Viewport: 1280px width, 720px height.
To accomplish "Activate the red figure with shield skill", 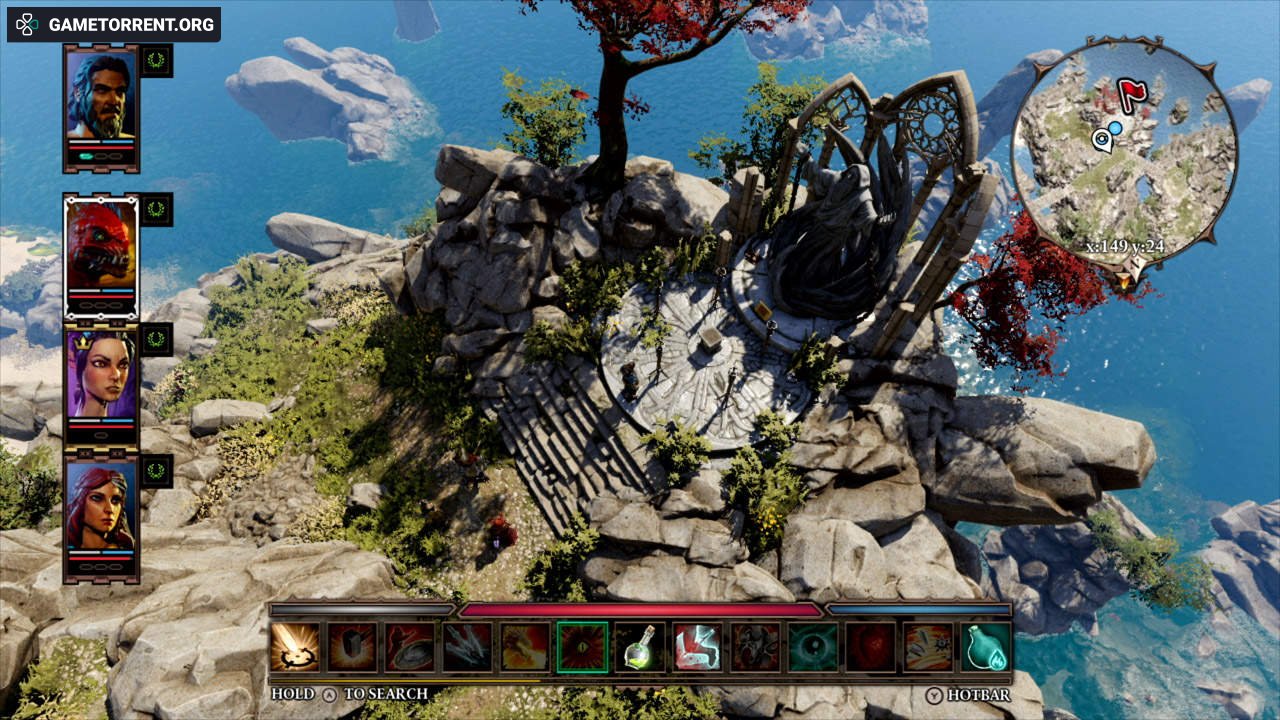I will coord(411,647).
